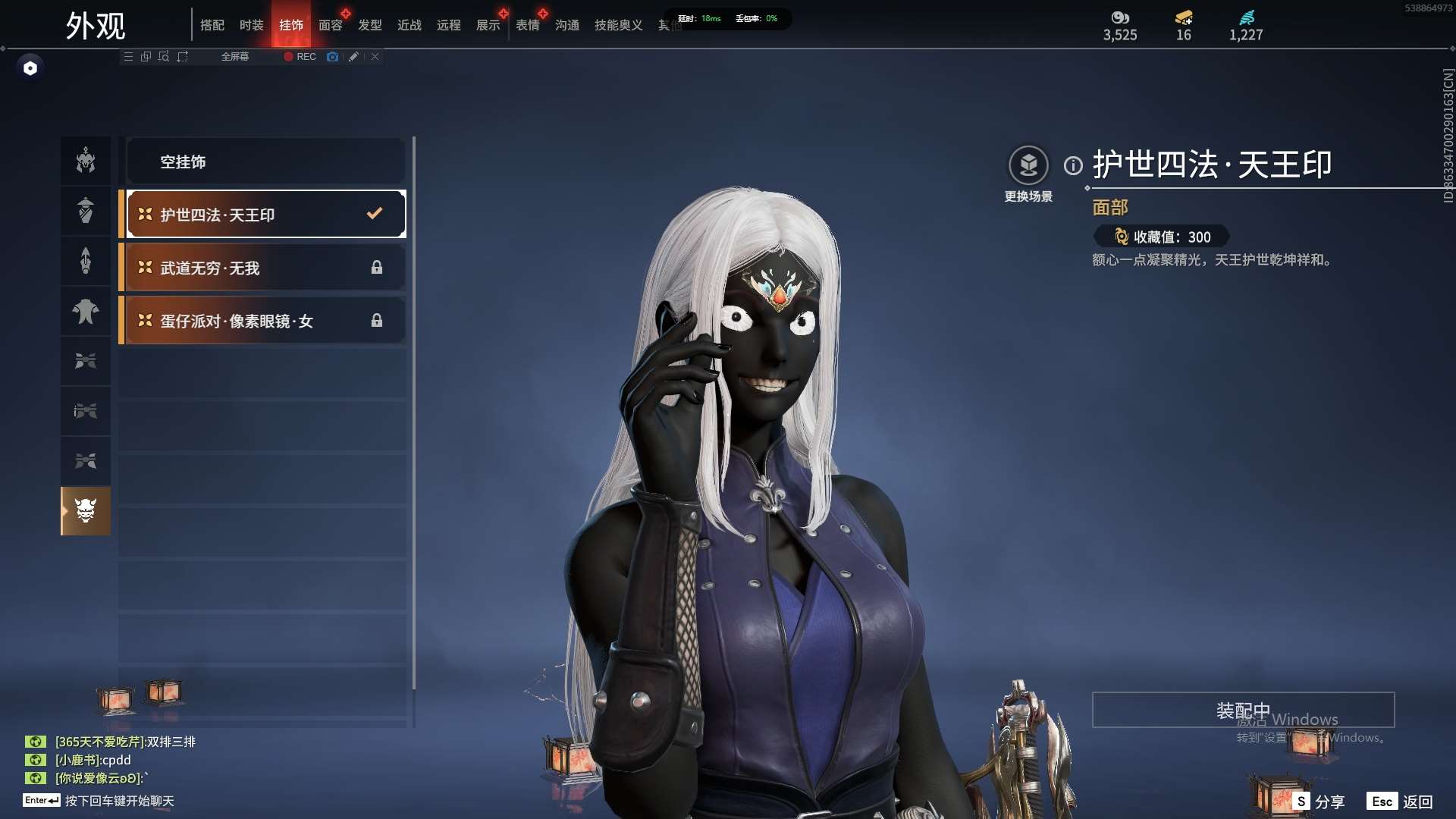
Task: Open the 近战 weapon tab
Action: pyautogui.click(x=409, y=25)
